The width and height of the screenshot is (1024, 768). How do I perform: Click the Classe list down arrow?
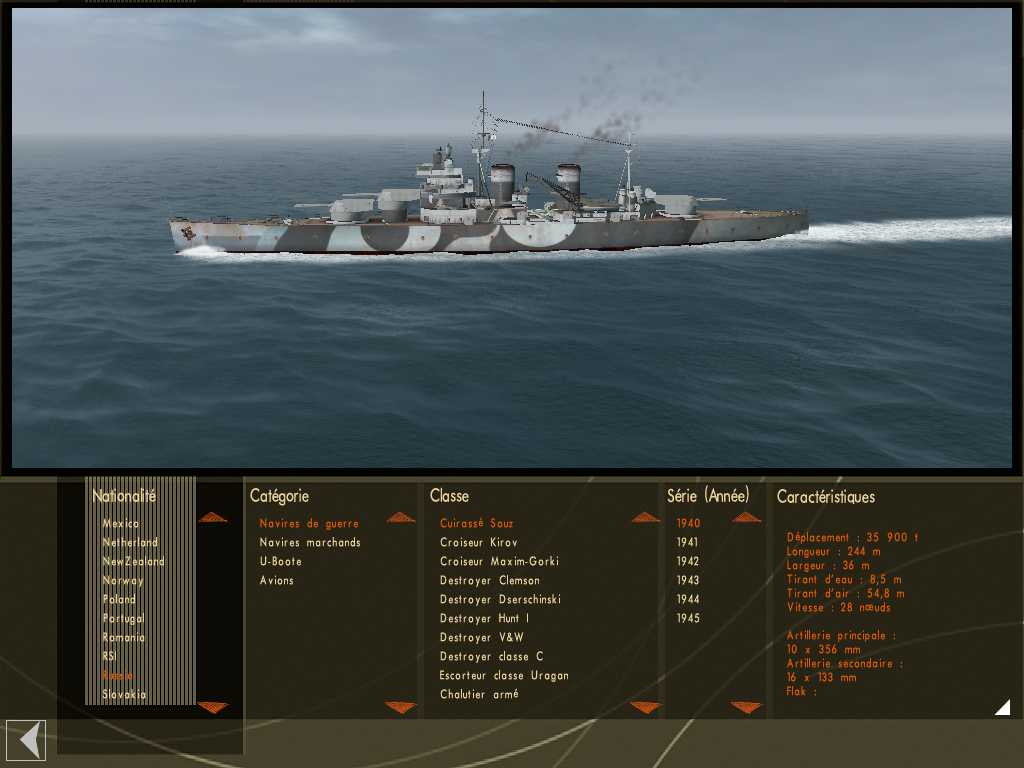645,708
